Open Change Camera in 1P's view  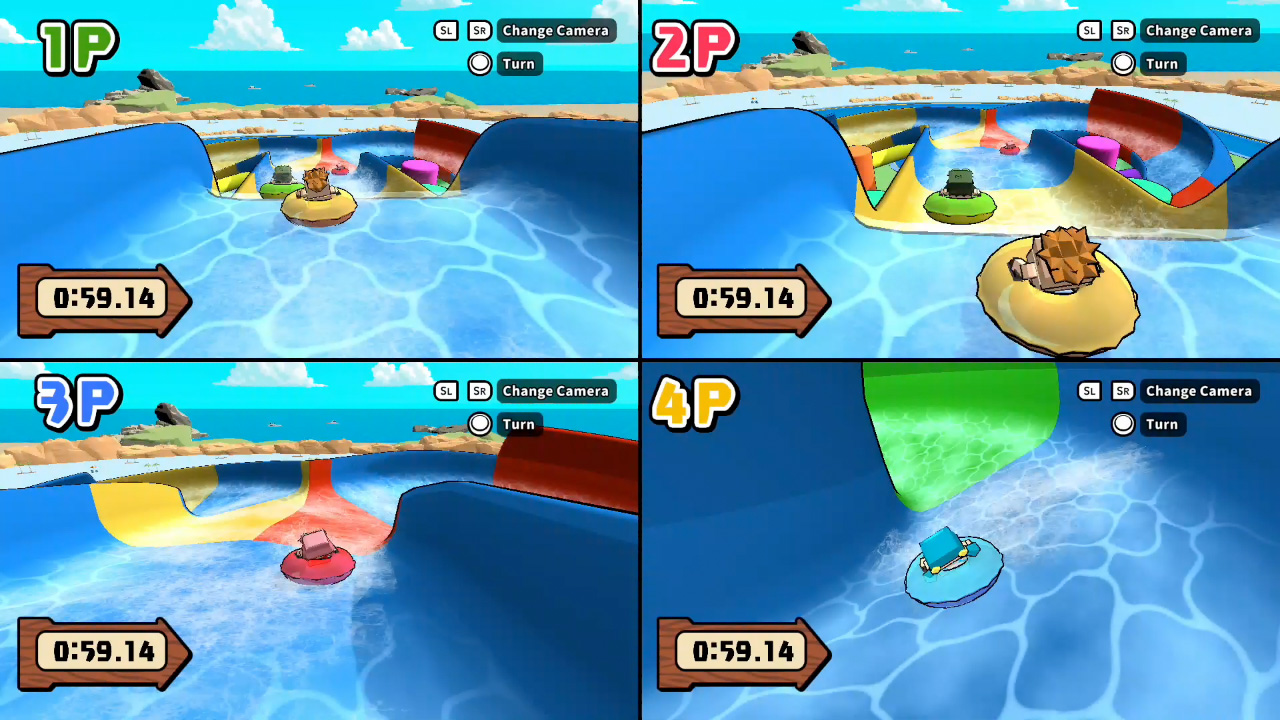[x=555, y=30]
